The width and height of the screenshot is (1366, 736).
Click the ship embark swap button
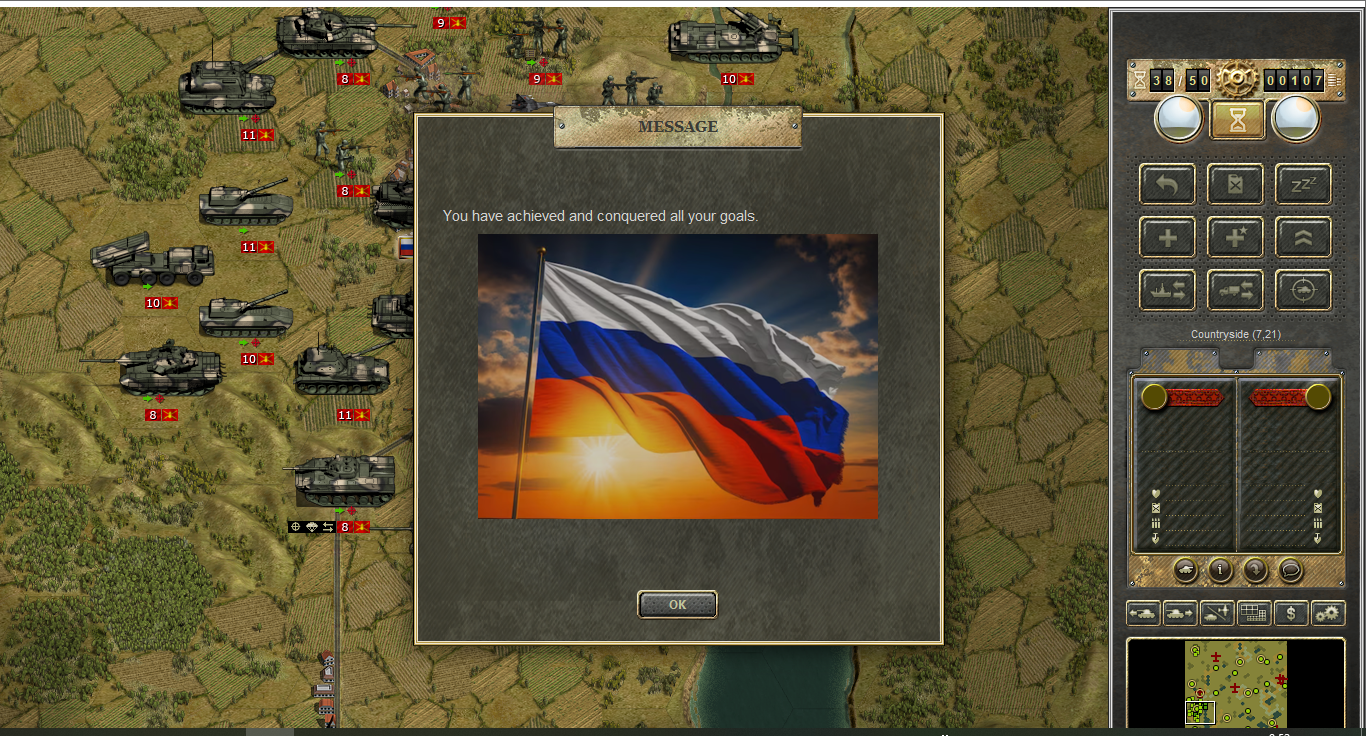[1167, 290]
